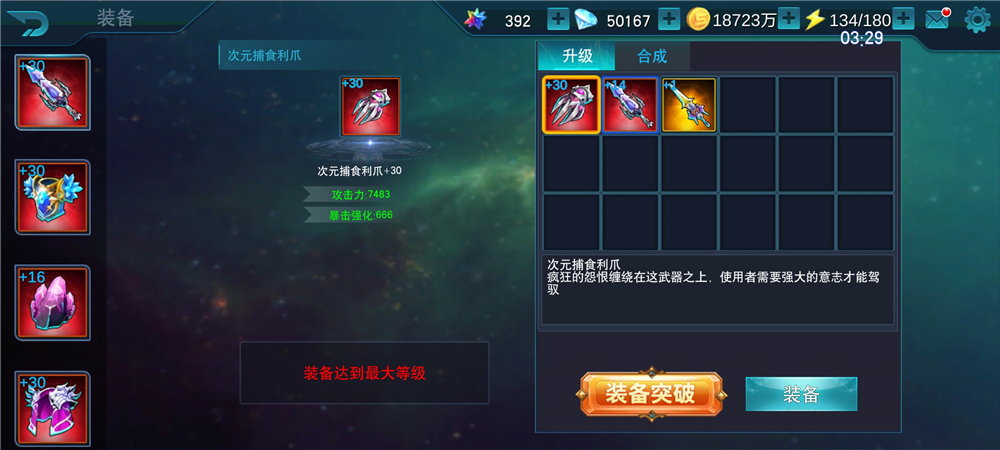Select the equipped +30 blue armor slot
Screen dimensions: 1000x450
click(x=52, y=198)
